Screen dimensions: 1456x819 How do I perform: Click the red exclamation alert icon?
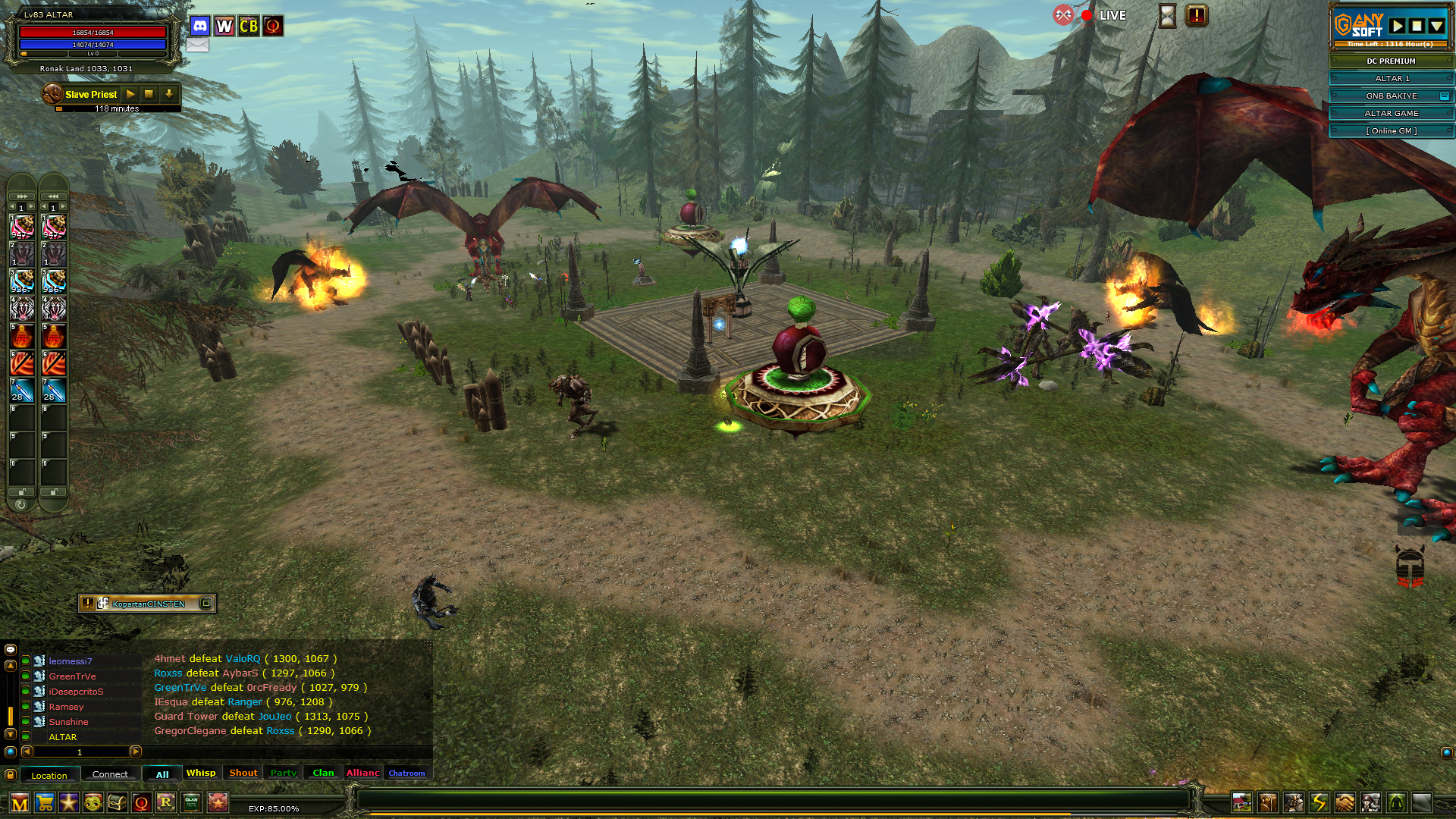point(1196,15)
